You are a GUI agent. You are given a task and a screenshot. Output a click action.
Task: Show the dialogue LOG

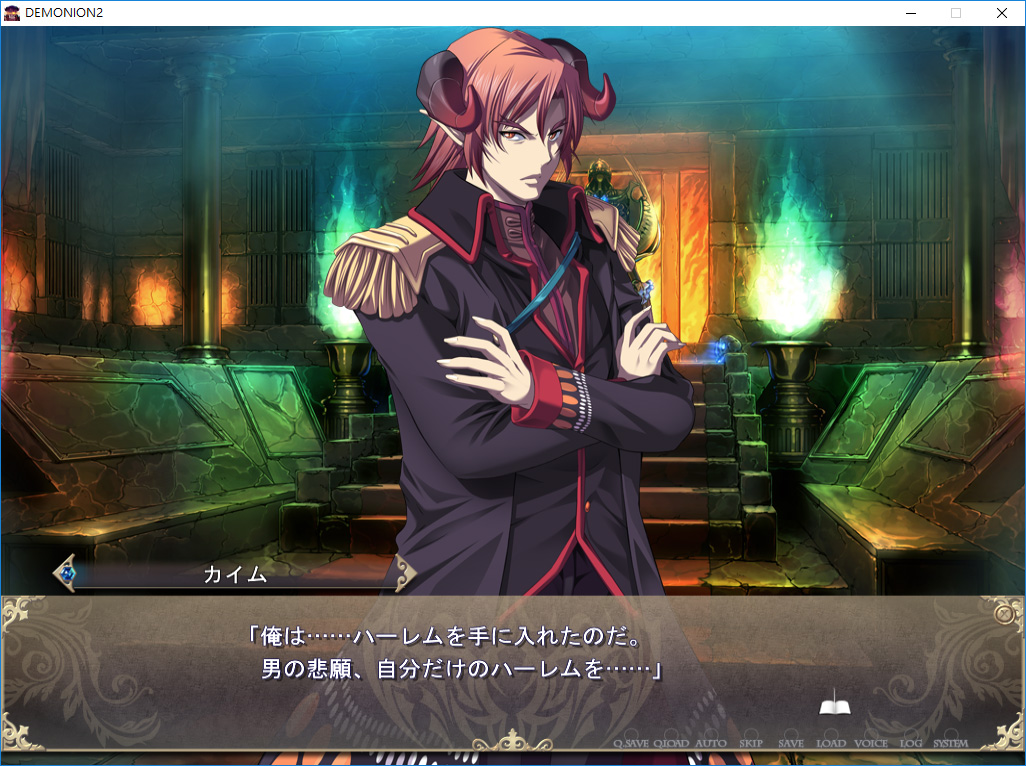(911, 744)
